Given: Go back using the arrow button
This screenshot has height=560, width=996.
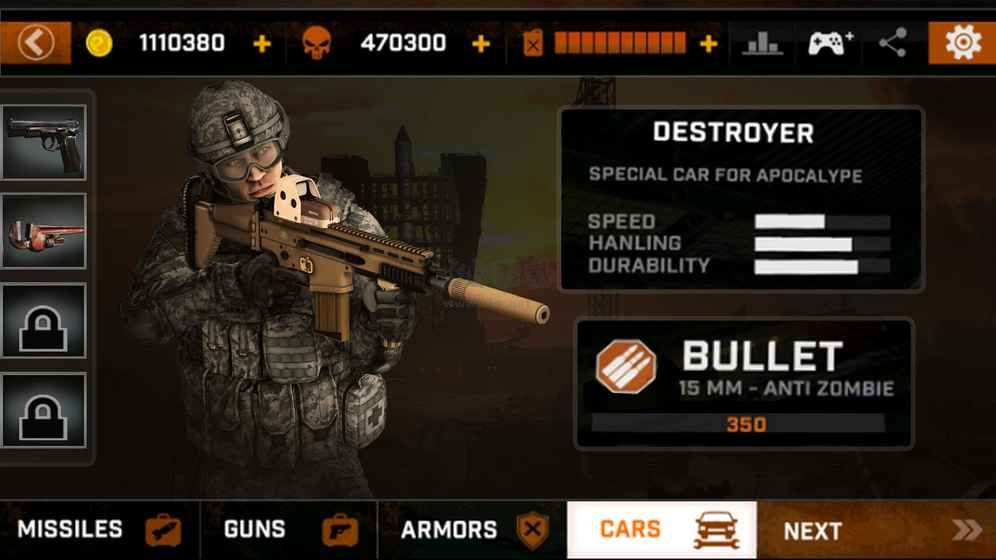Looking at the screenshot, I should (x=36, y=43).
